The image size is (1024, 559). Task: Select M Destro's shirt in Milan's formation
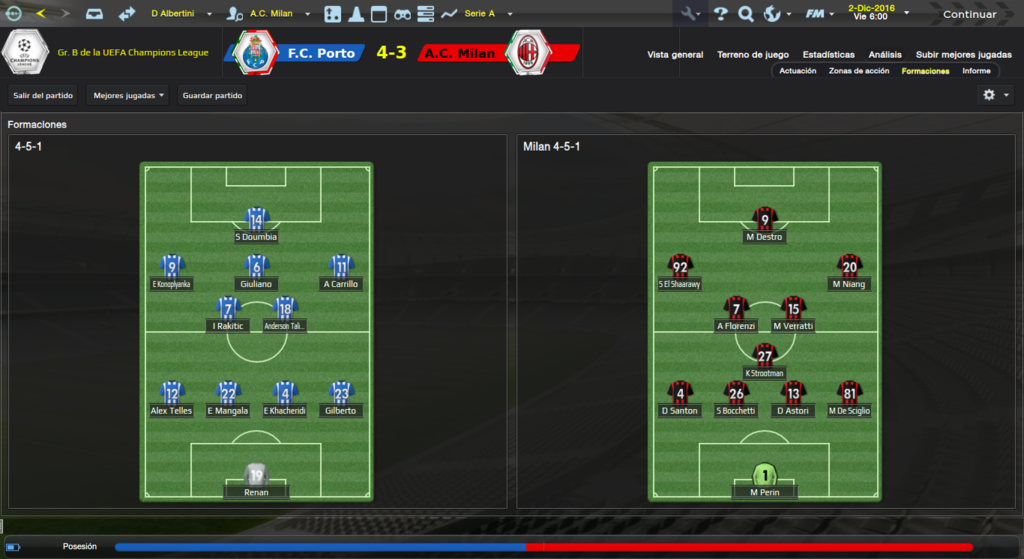(764, 220)
